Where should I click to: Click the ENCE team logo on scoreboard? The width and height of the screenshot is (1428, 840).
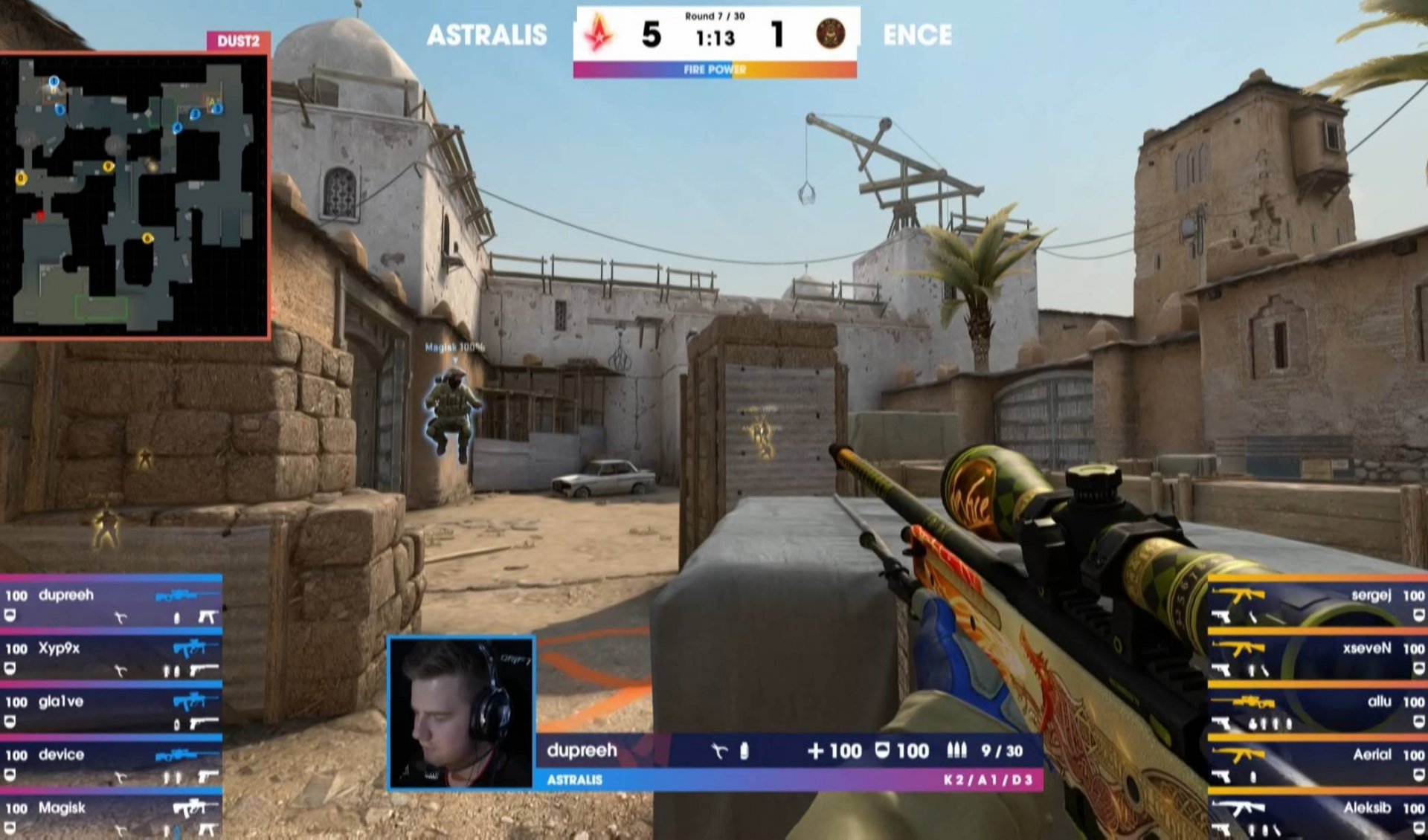(830, 34)
